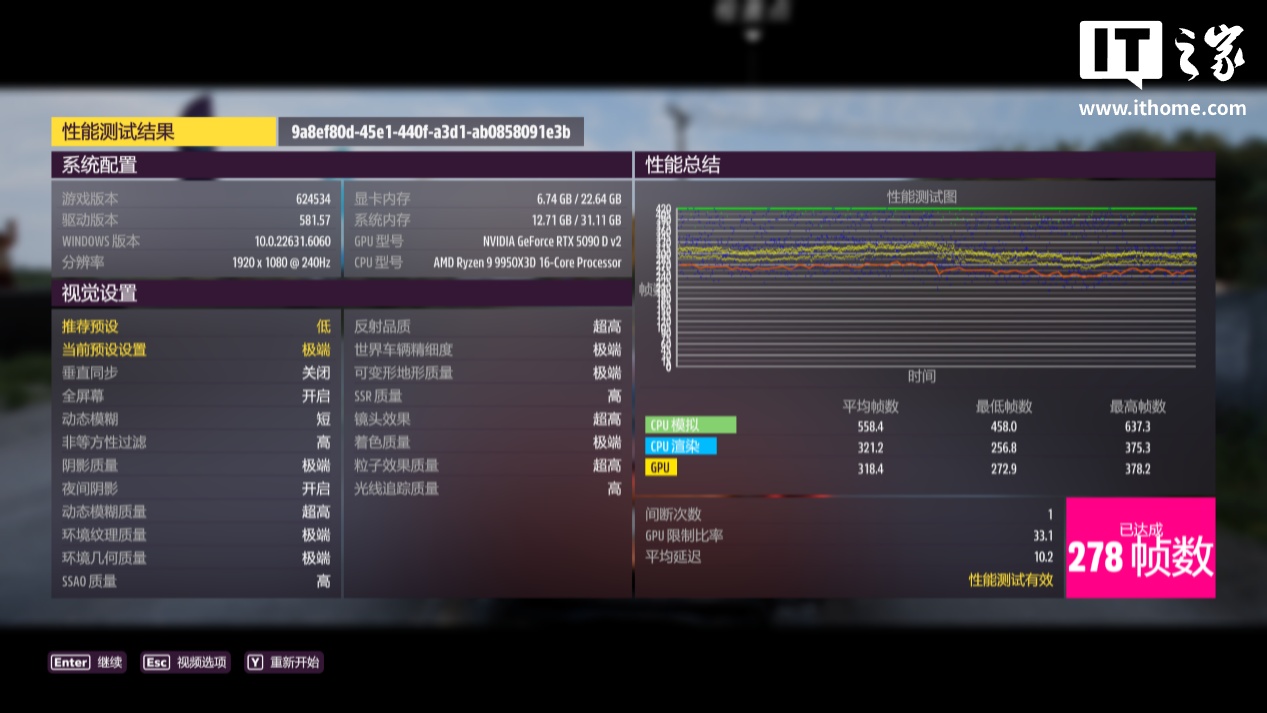Click the 继续 (Continue) button

point(88,662)
